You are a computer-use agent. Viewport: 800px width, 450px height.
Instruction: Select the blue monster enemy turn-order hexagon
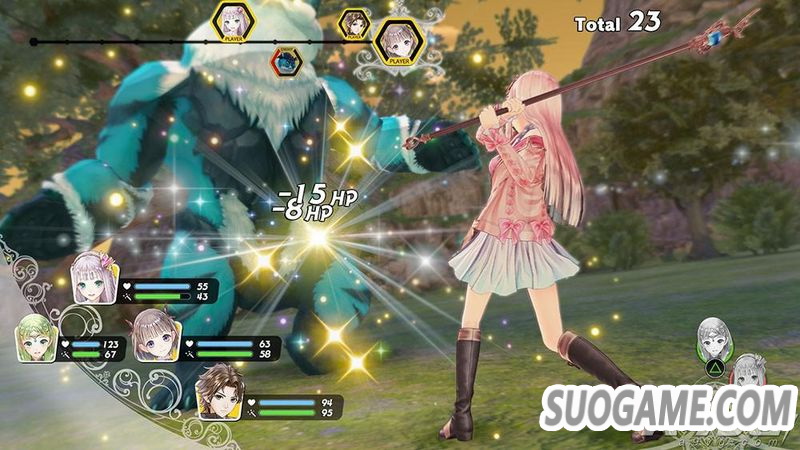click(x=287, y=62)
